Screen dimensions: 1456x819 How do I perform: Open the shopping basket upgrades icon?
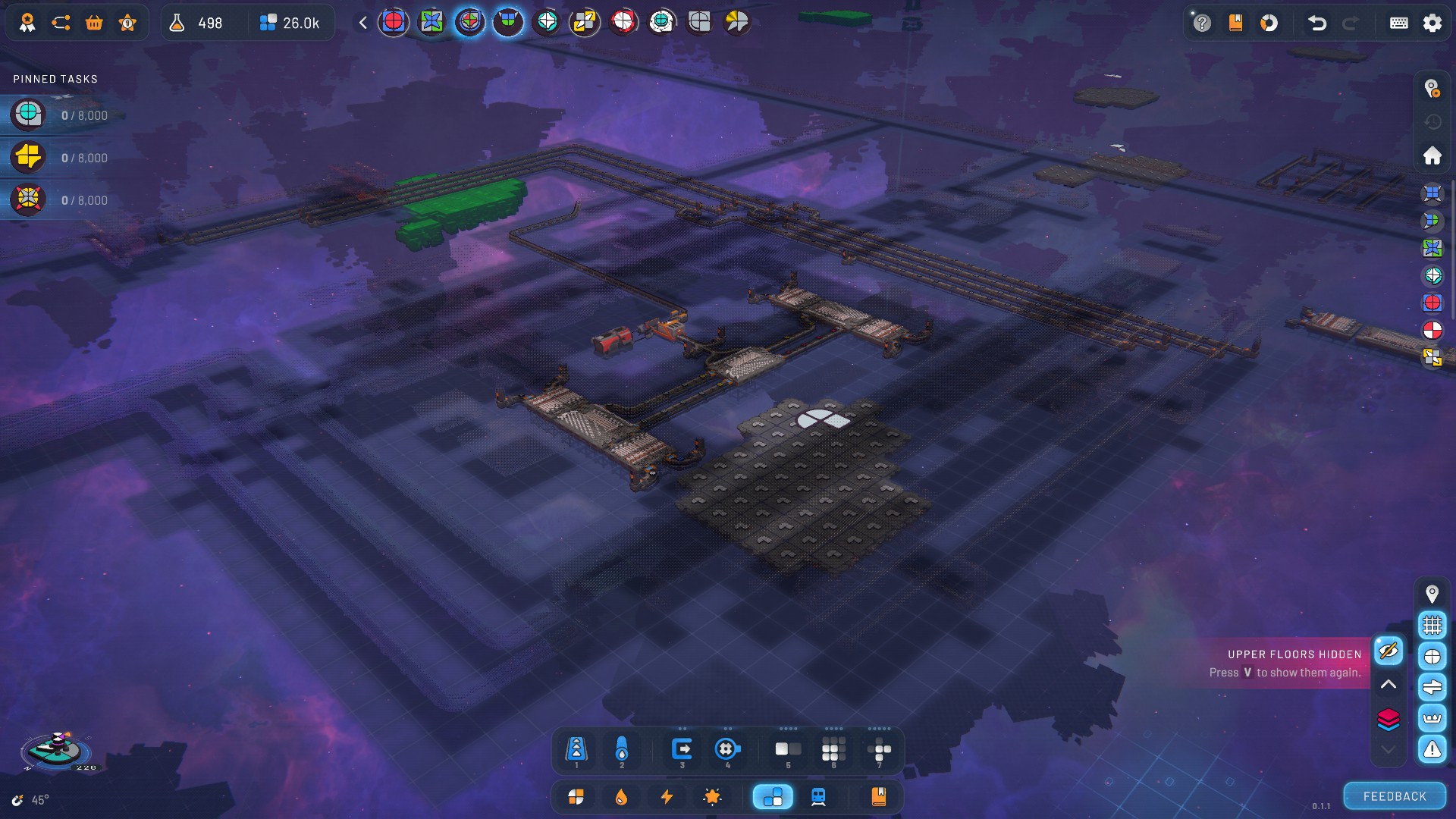94,23
